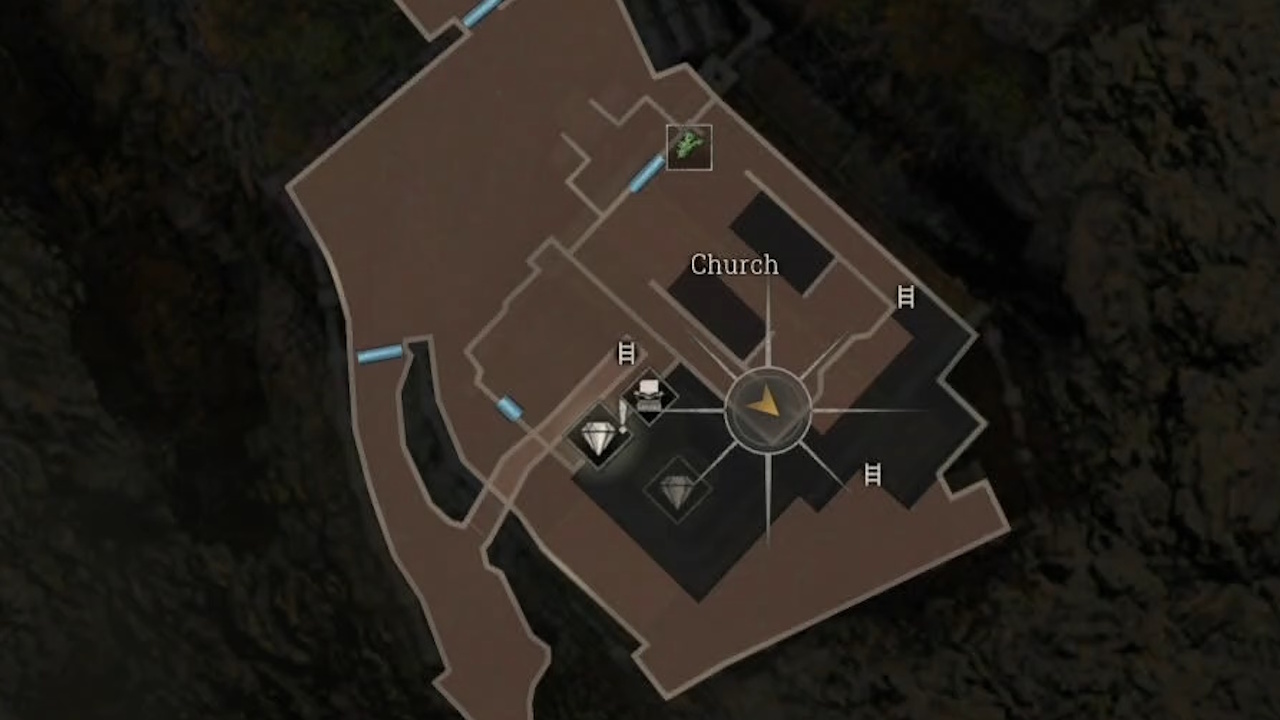Image resolution: width=1280 pixels, height=720 pixels.
Task: Click the diamond frame around the typewriter
Action: click(x=650, y=394)
